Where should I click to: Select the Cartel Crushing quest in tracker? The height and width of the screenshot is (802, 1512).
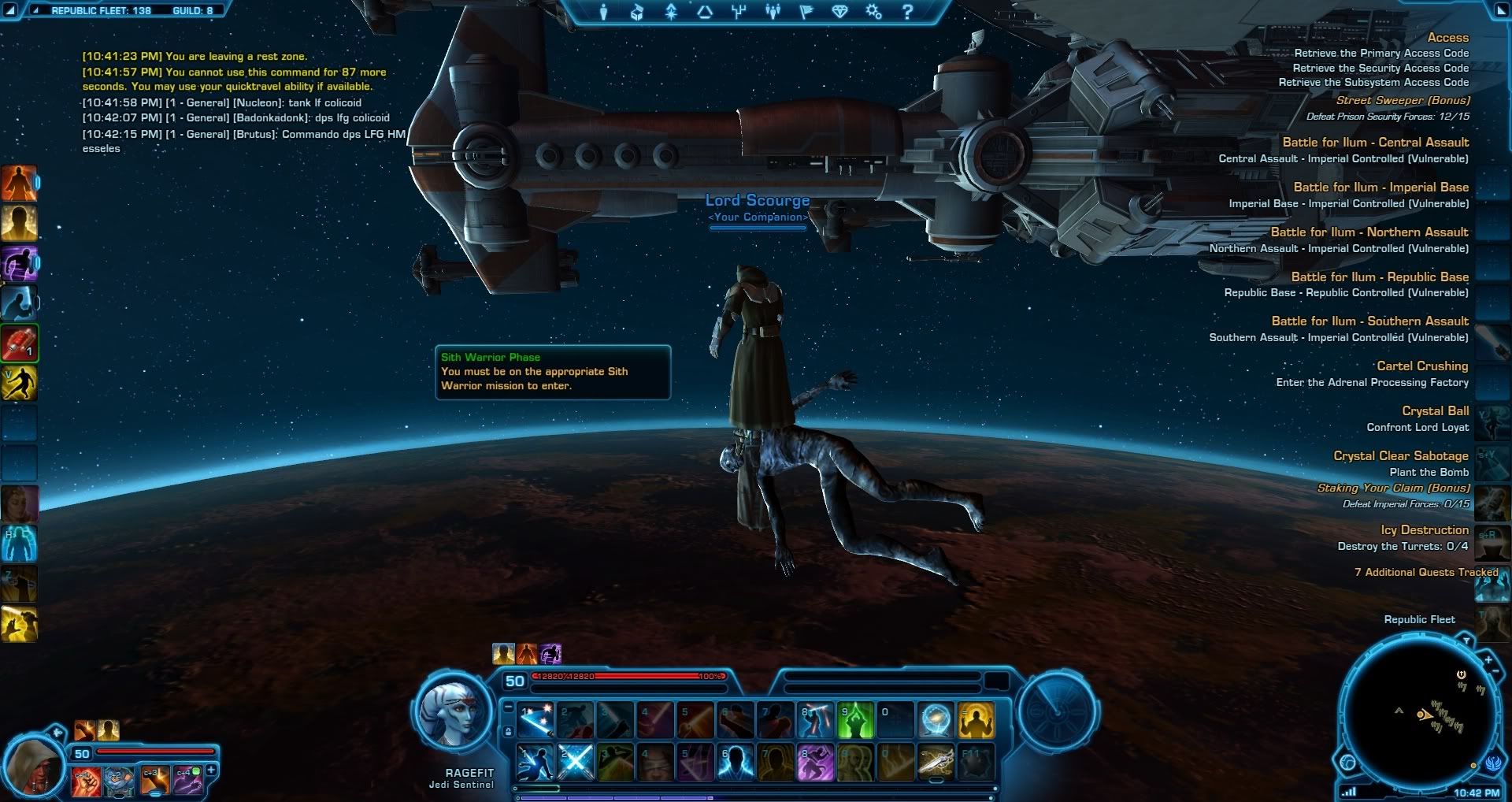point(1421,366)
